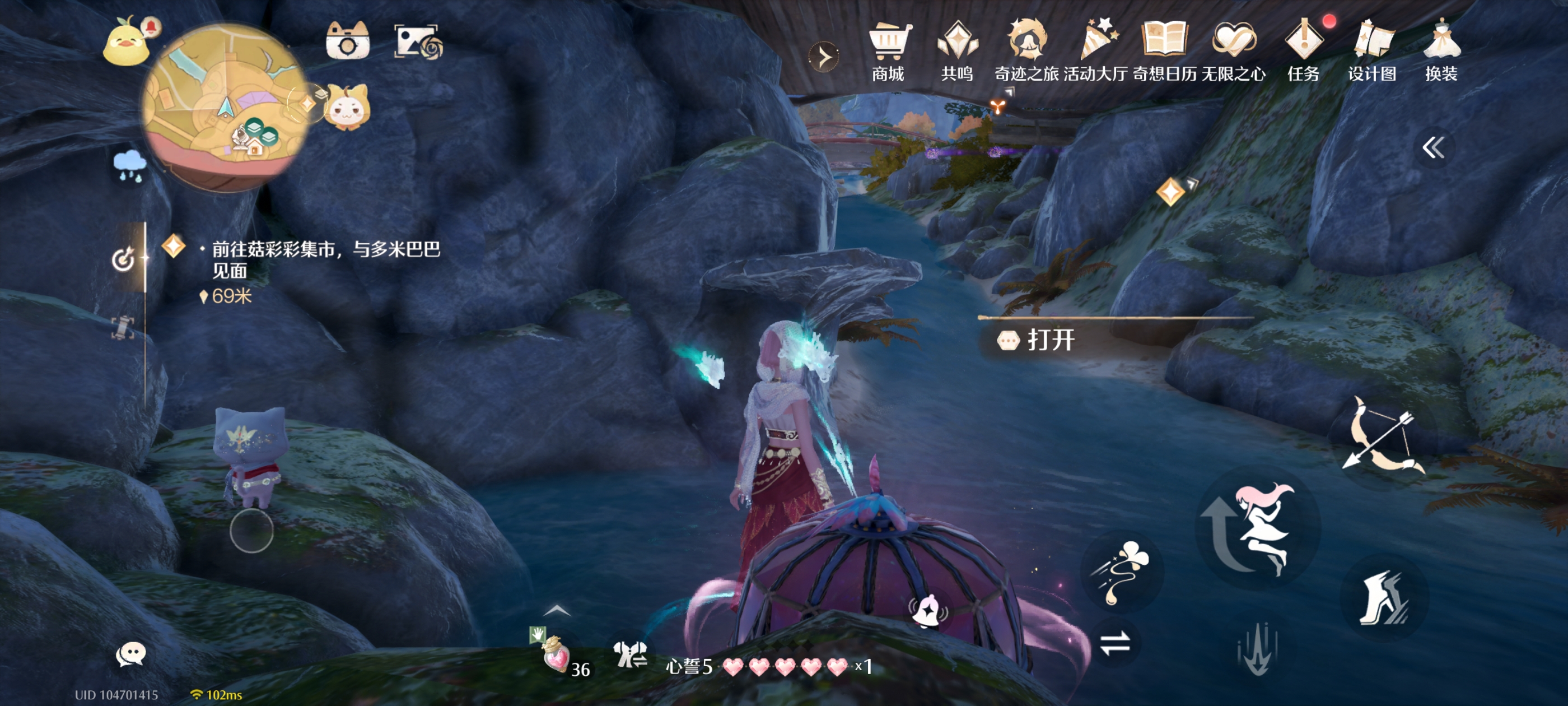
Task: Open the 设计图 blueprint menu
Action: [x=1372, y=52]
